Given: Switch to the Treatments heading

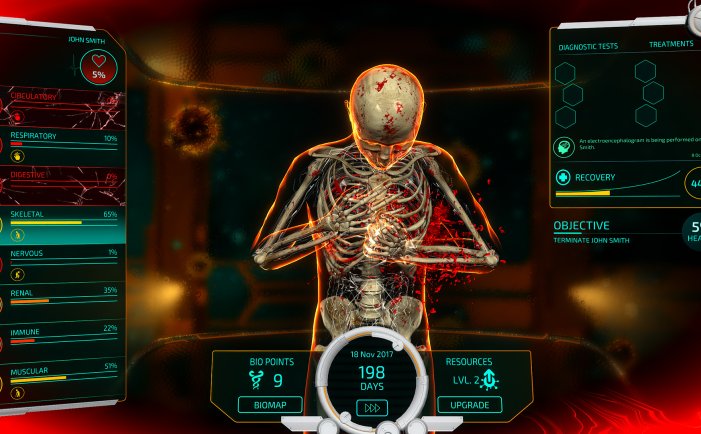Looking at the screenshot, I should 670,45.
